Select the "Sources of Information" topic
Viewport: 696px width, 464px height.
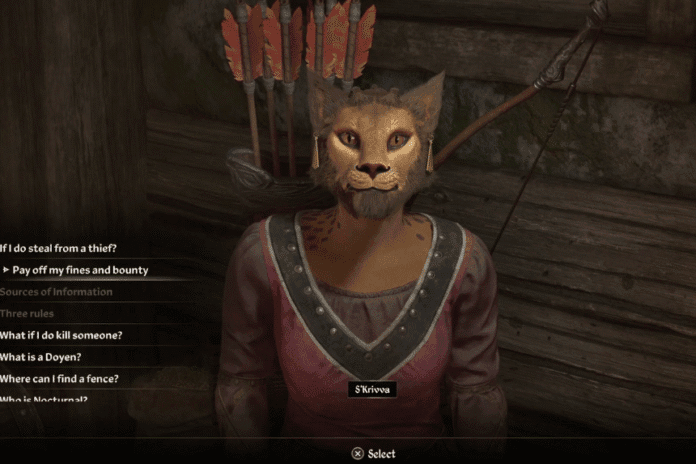click(56, 292)
